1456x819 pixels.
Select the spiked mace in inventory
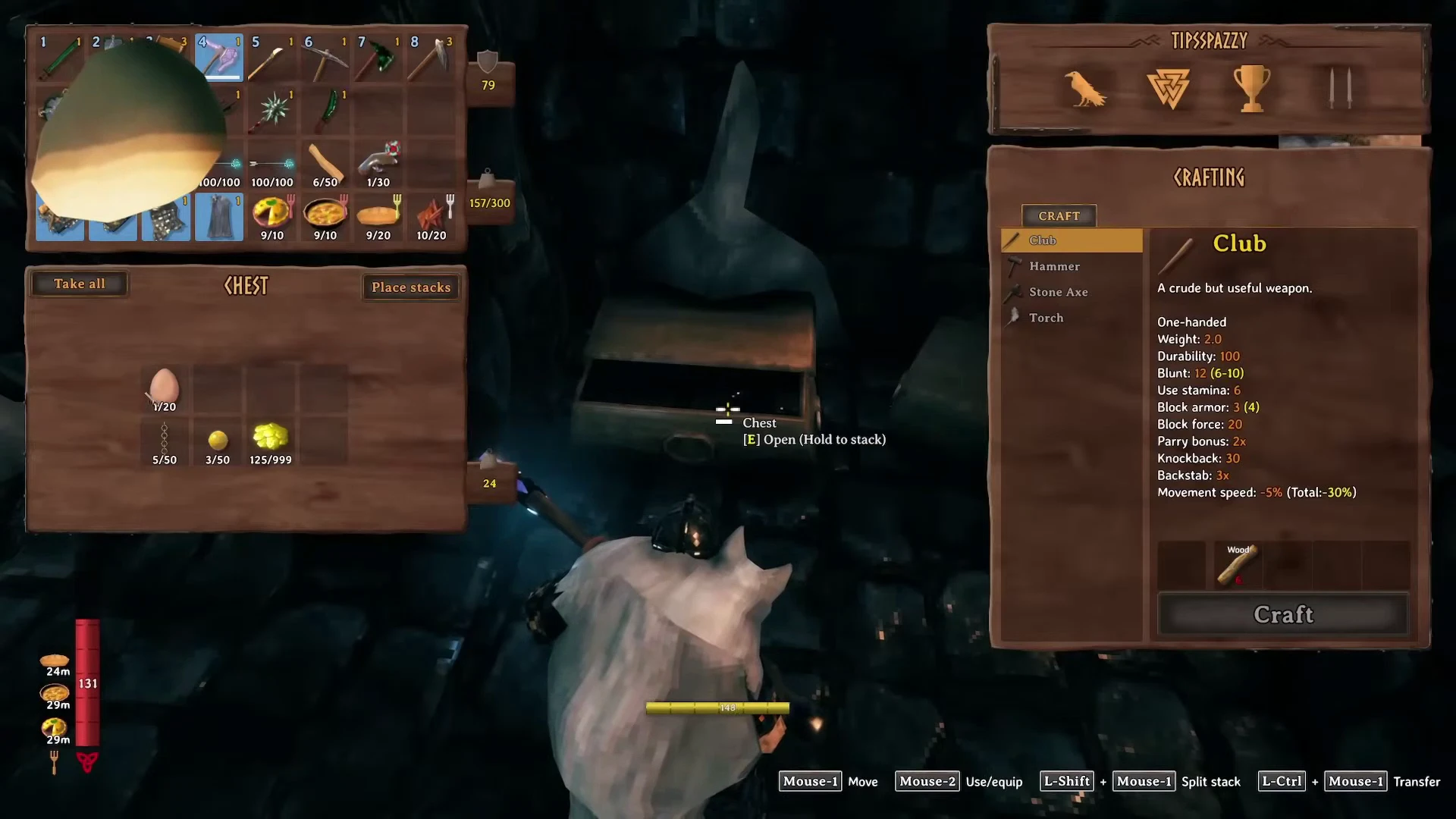272,111
